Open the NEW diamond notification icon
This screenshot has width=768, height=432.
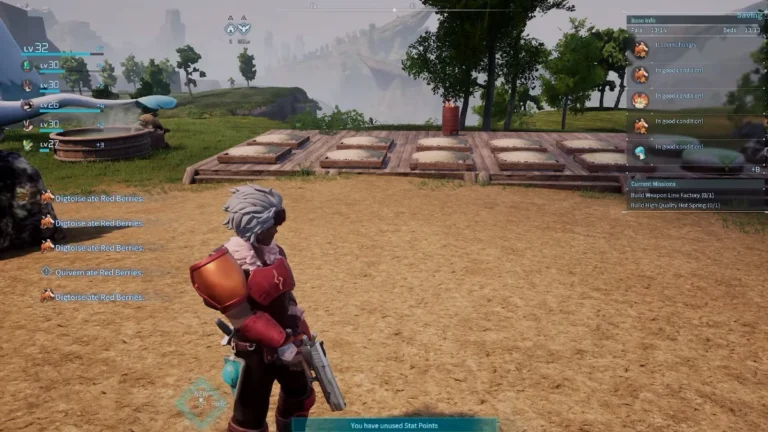(201, 400)
